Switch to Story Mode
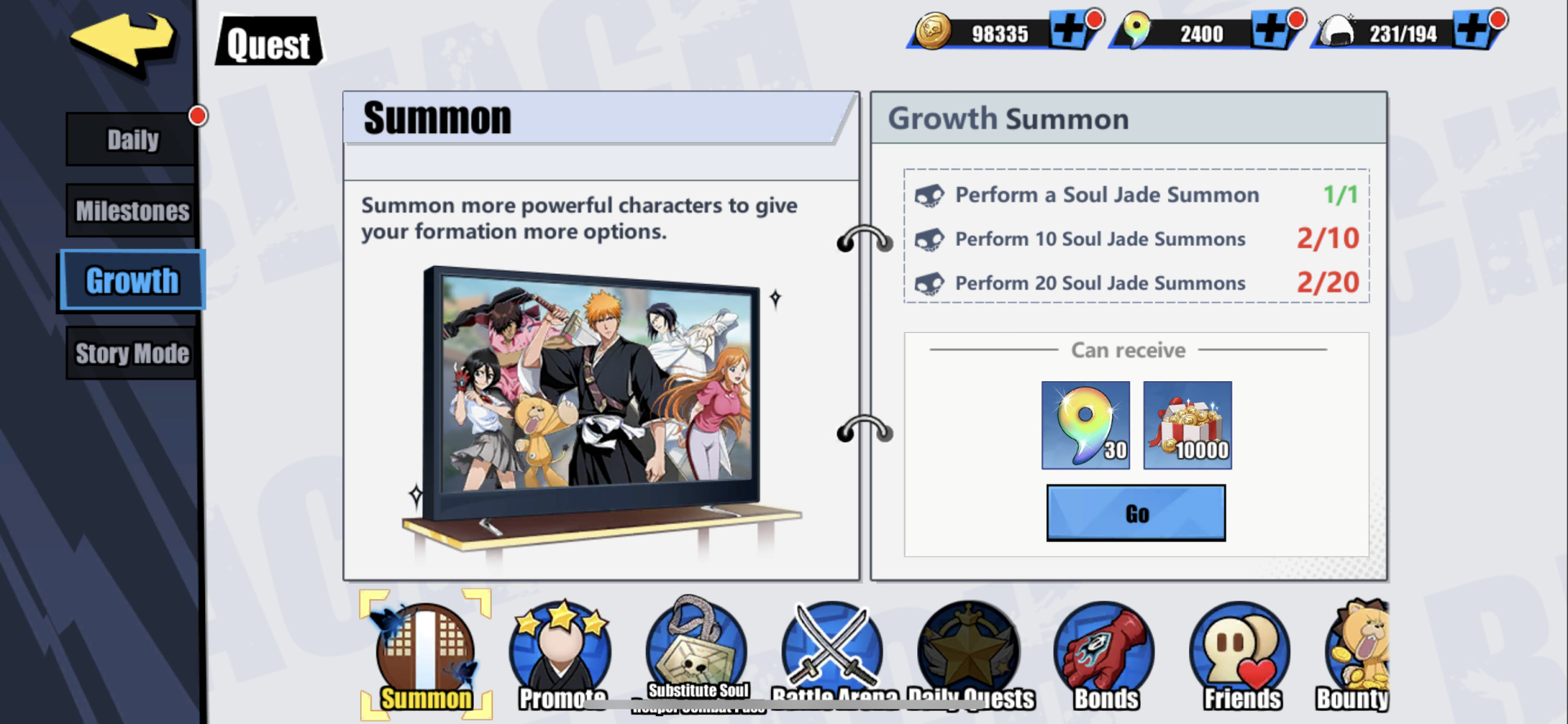The width and height of the screenshot is (1568, 724). (x=131, y=353)
